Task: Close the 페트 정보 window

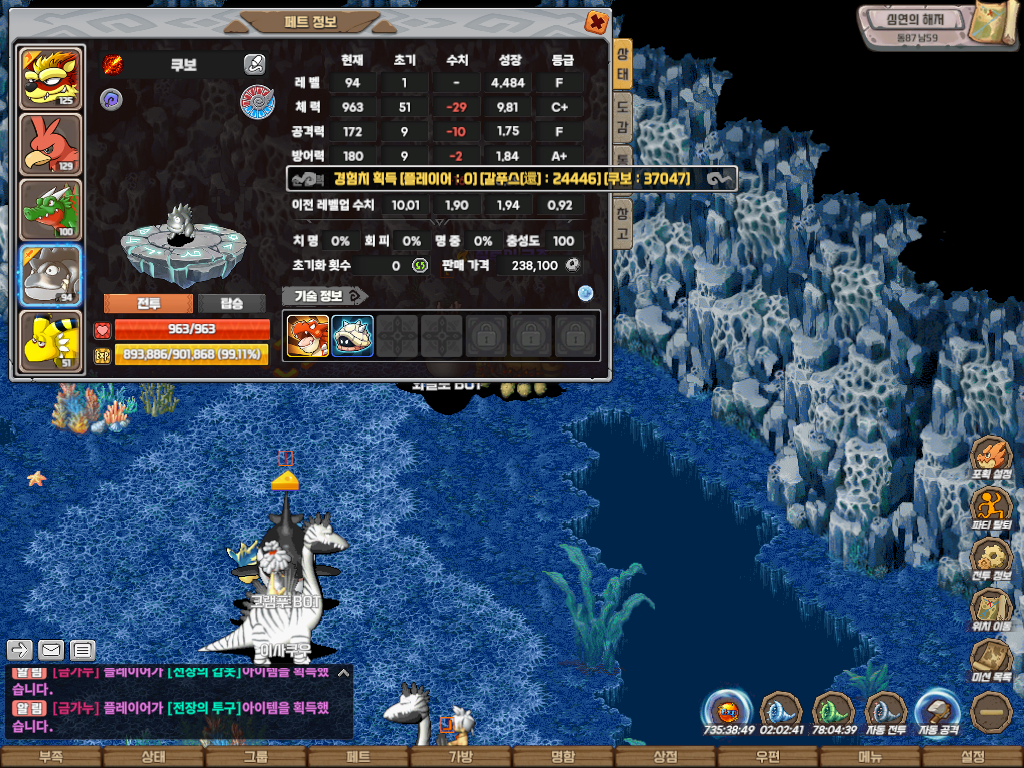Action: 595,21
